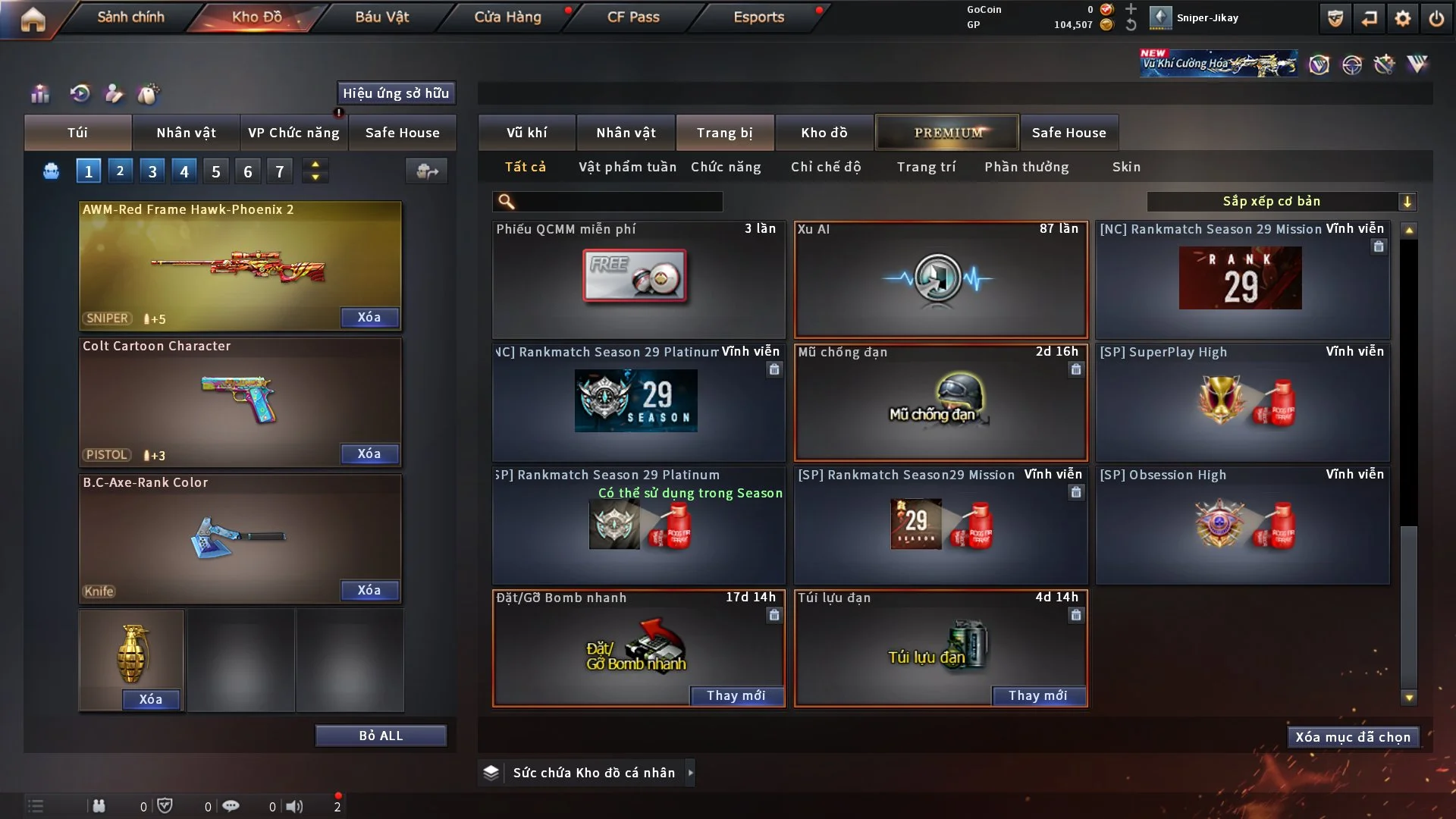Image resolution: width=1456 pixels, height=819 pixels.
Task: Expand Sức chứa Kho đồ cá nhân
Action: click(593, 773)
